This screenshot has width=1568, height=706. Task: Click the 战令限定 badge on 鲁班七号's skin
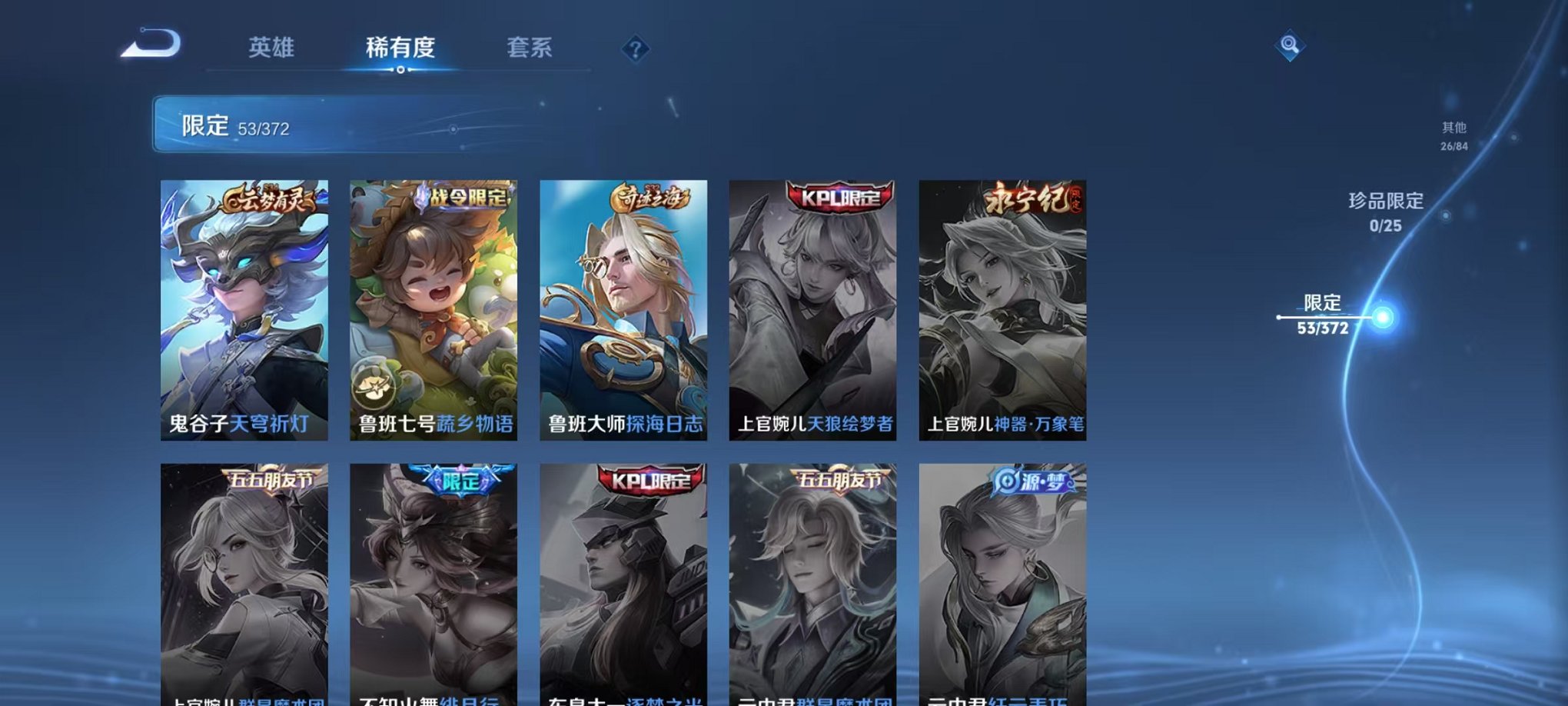pyautogui.click(x=462, y=197)
